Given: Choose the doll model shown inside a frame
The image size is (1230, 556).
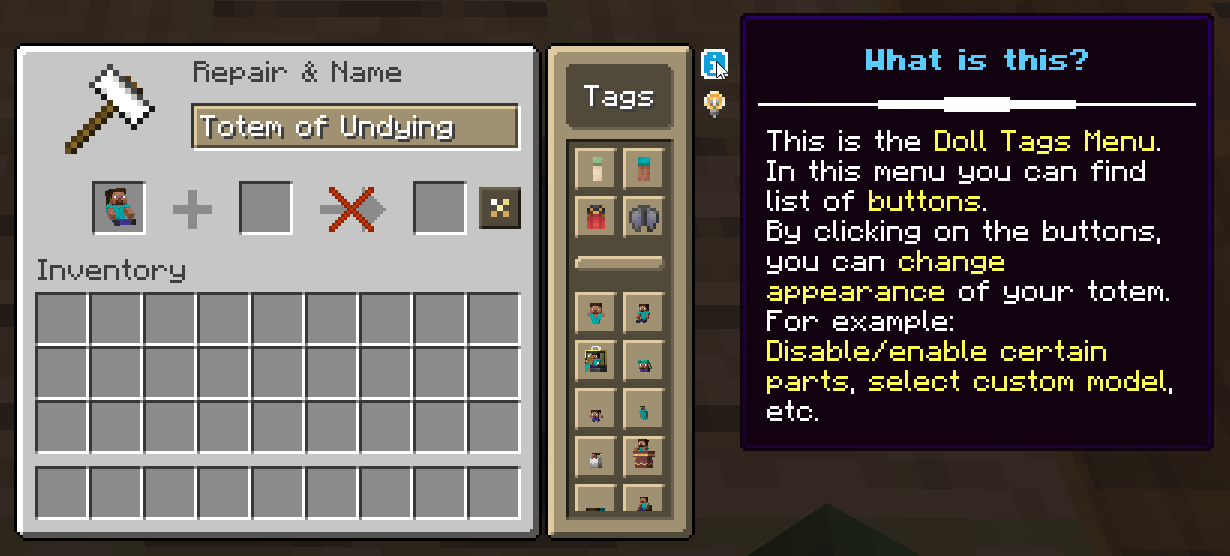Looking at the screenshot, I should pos(595,360).
